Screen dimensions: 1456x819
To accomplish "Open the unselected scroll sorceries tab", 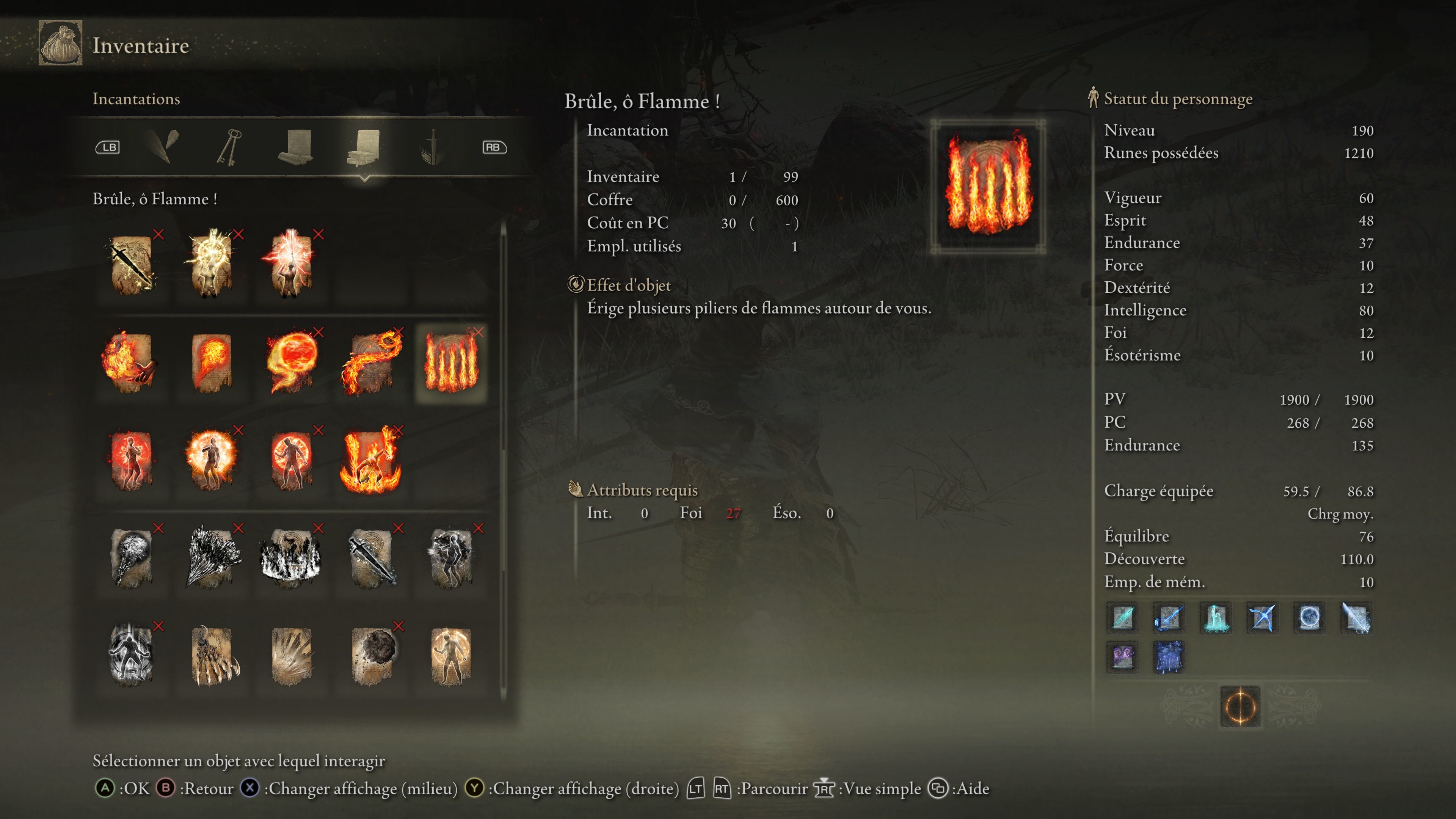I will tap(296, 147).
